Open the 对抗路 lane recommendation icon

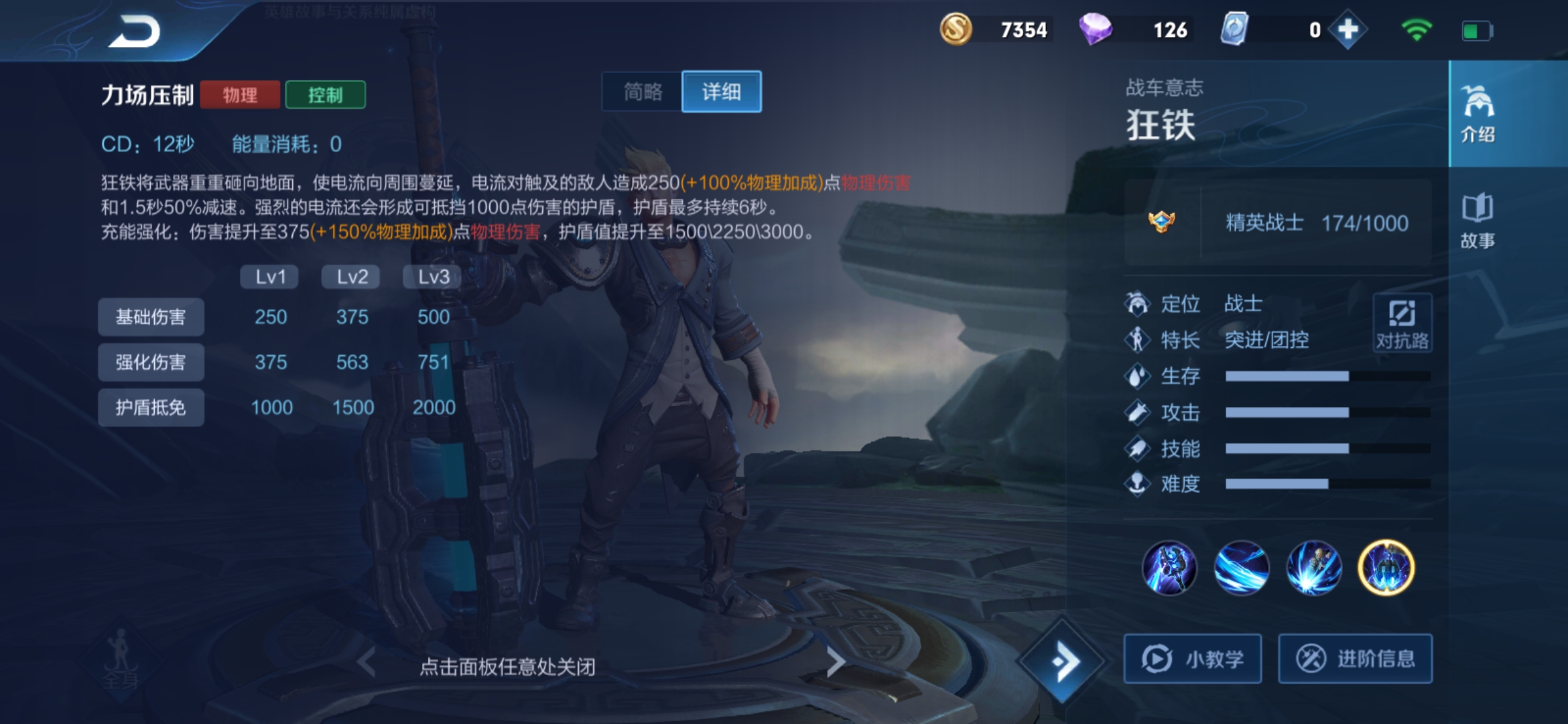pyautogui.click(x=1403, y=324)
